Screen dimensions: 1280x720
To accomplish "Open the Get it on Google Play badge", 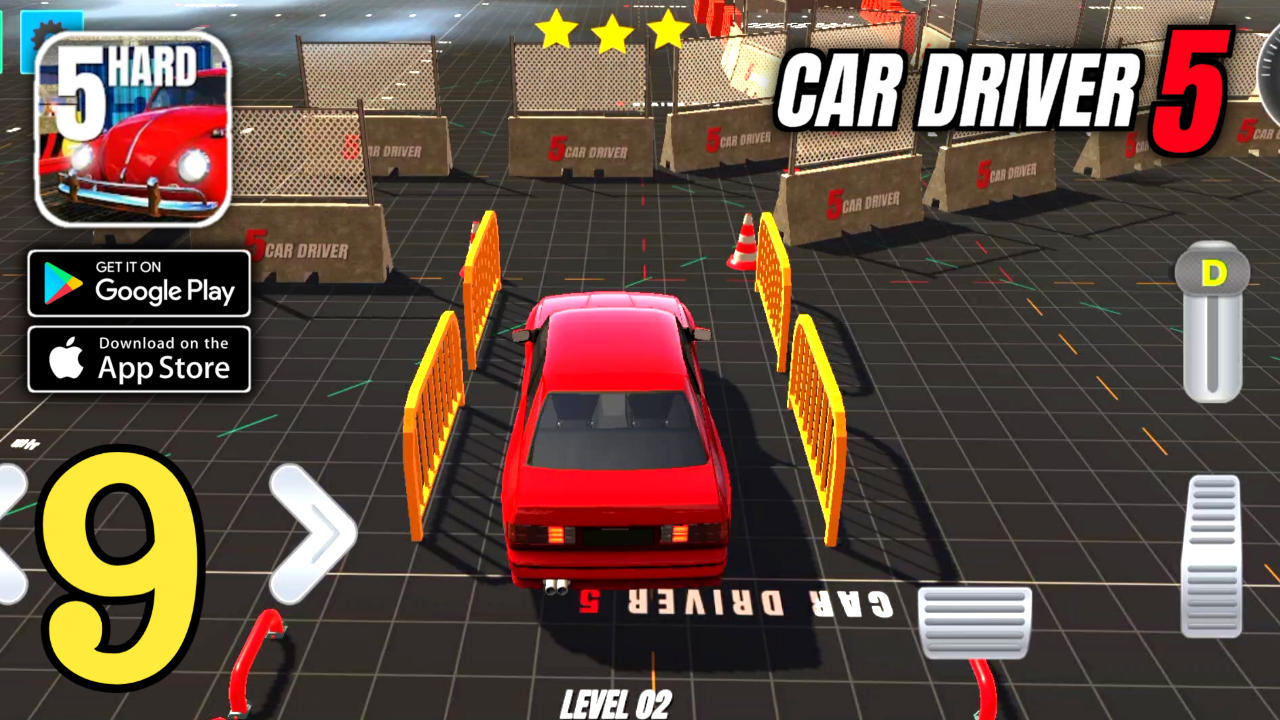I will point(139,282).
